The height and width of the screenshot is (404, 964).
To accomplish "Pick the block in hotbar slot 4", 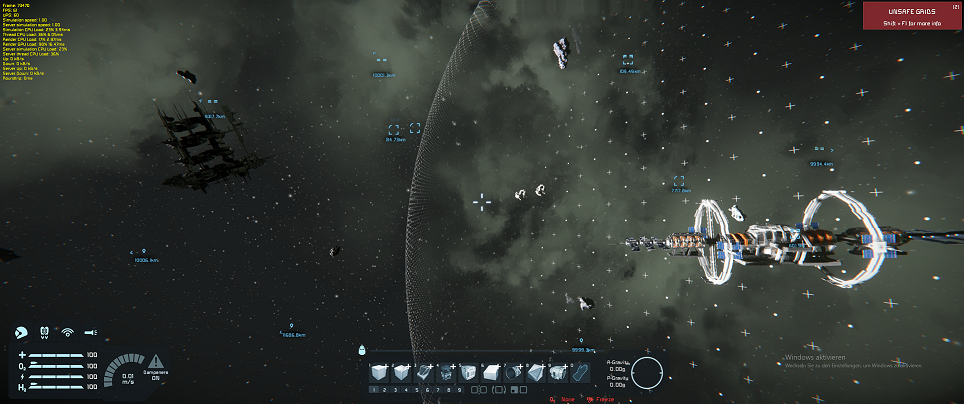I will tap(448, 372).
